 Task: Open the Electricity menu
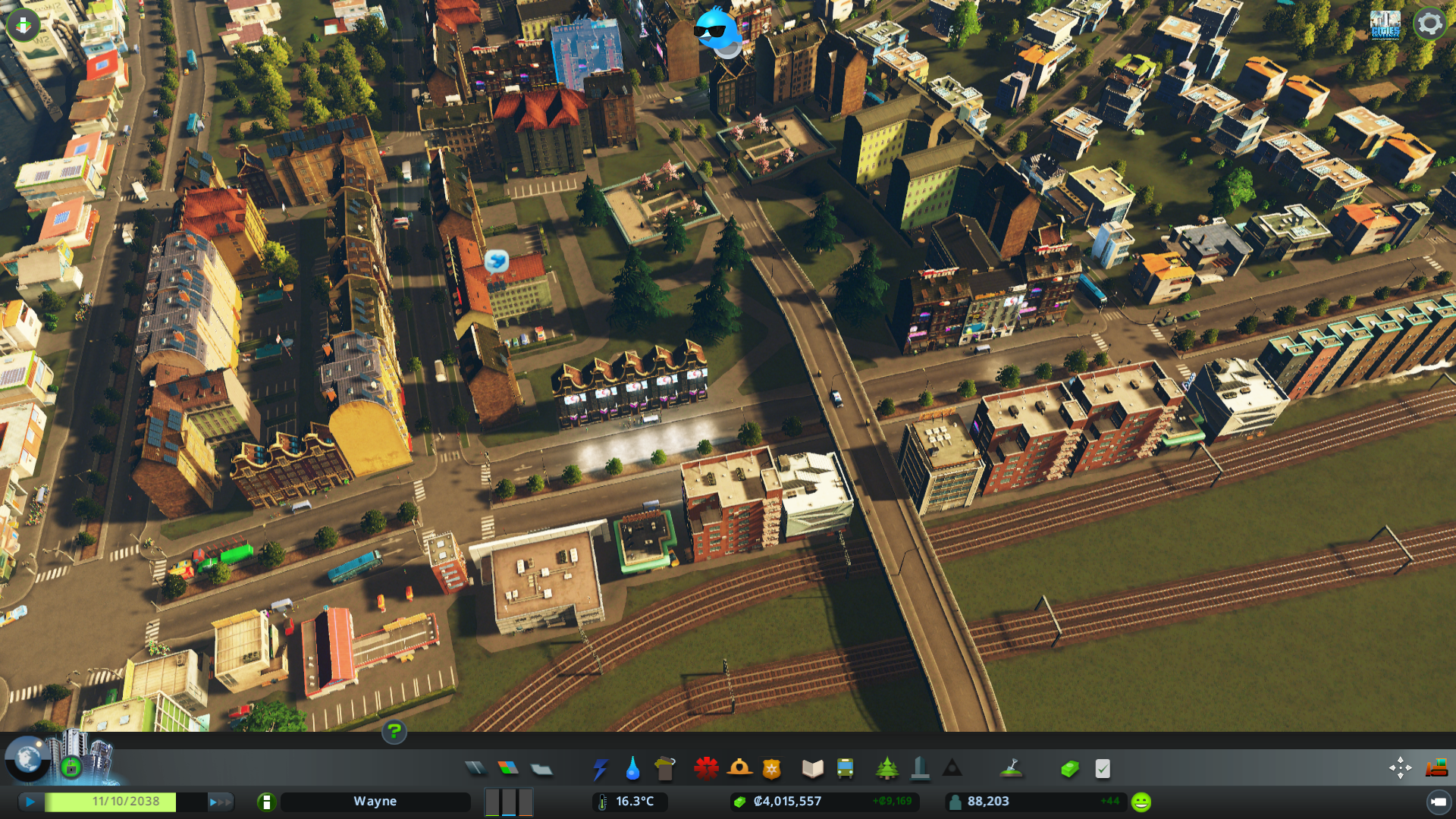click(x=601, y=768)
